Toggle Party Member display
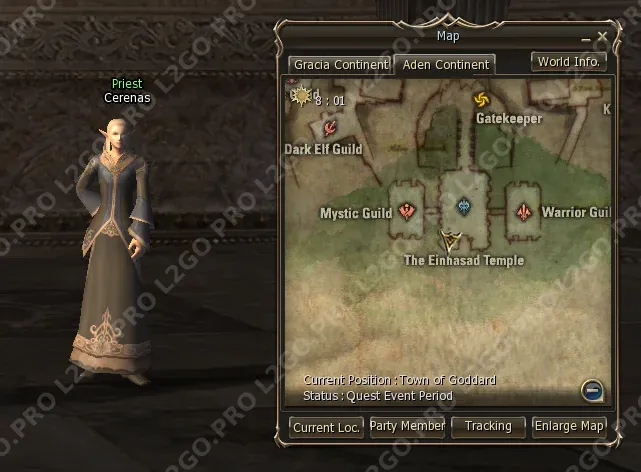This screenshot has width=641, height=472. point(407,427)
